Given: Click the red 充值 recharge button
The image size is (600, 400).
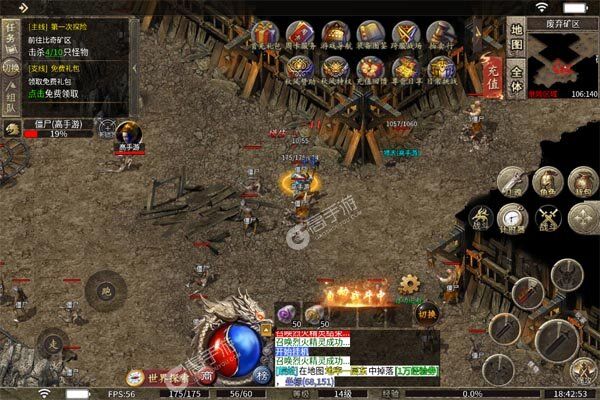Looking at the screenshot, I should tap(491, 72).
